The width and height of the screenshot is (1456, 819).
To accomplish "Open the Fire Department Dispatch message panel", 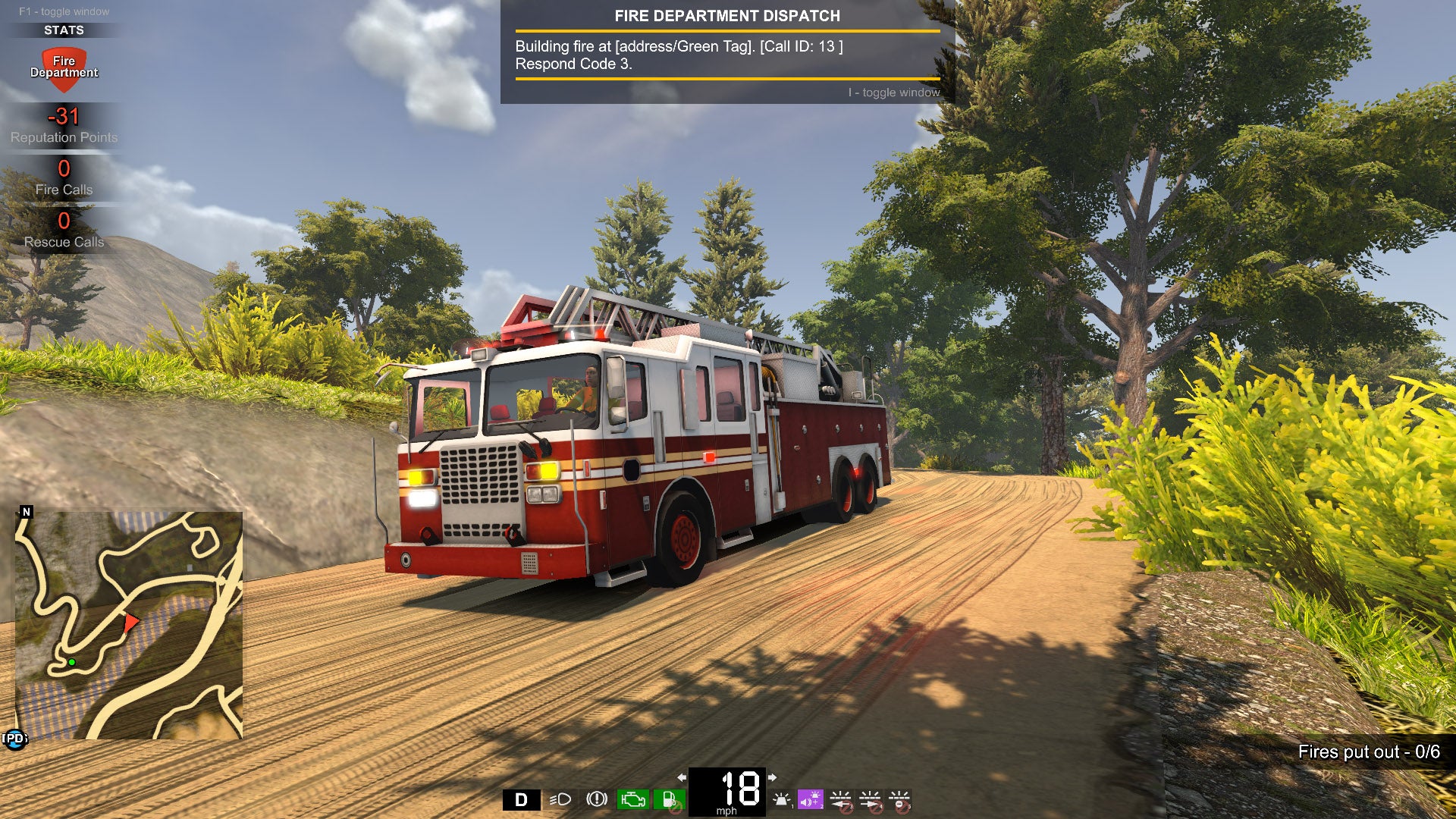I will (x=726, y=52).
